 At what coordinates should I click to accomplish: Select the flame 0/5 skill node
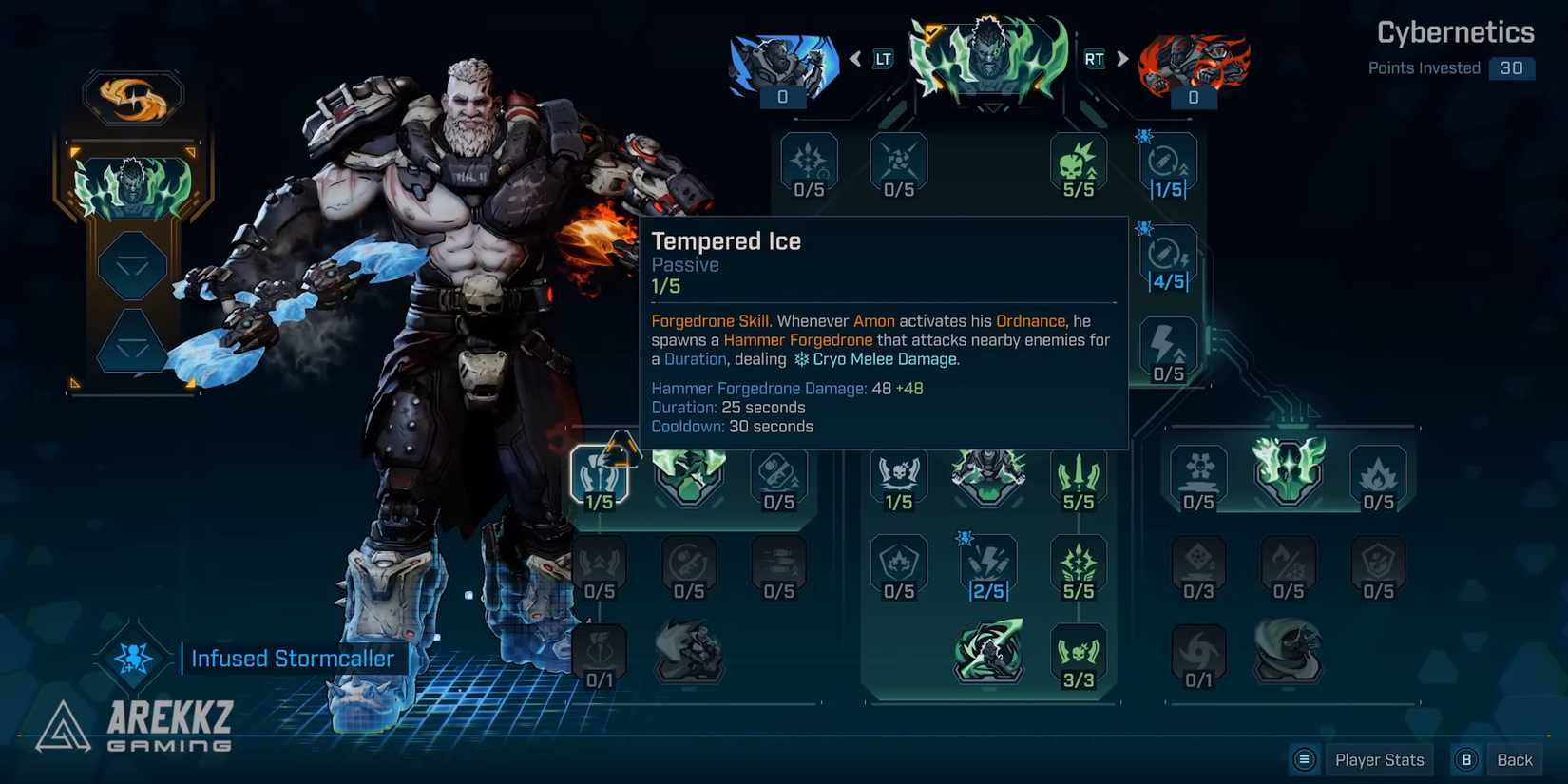[x=1378, y=475]
